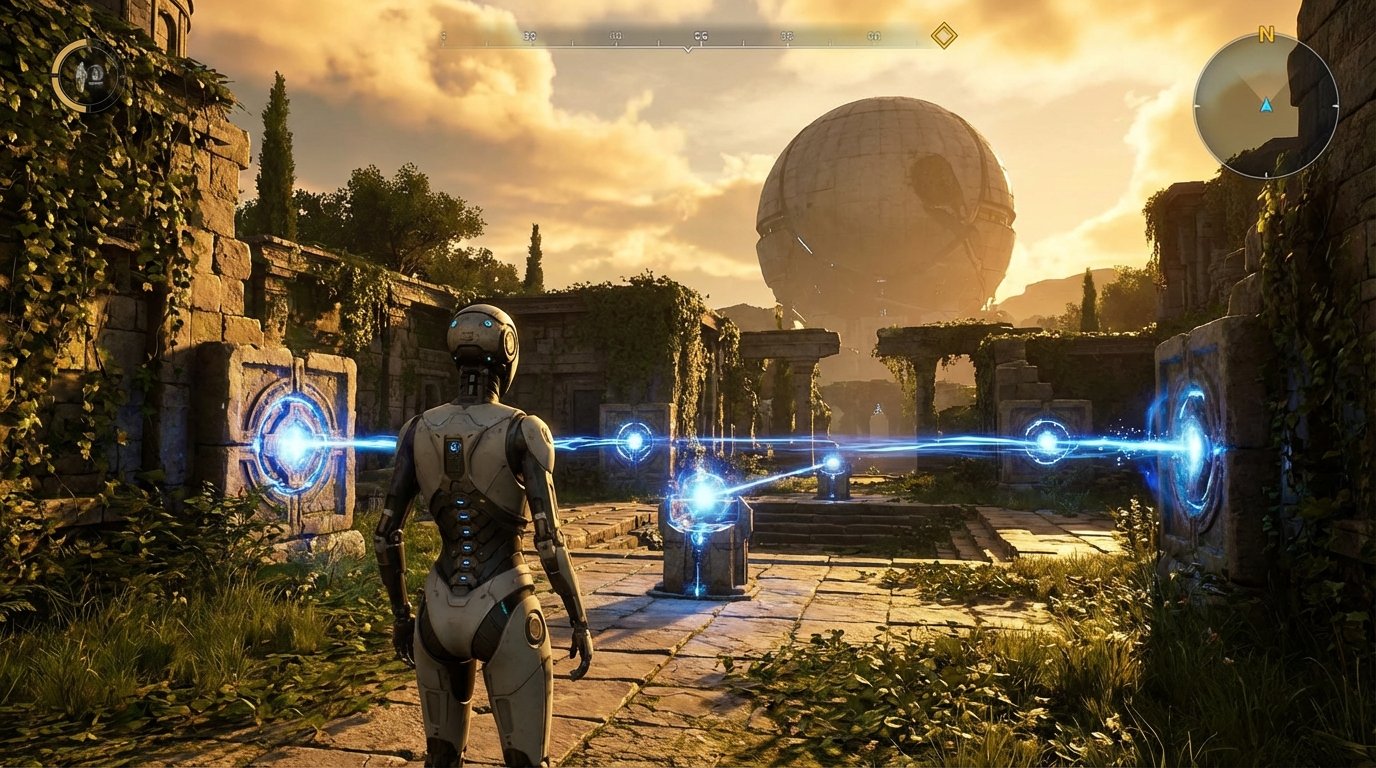Select the 30 heading label on the compass strip
The width and height of the screenshot is (1376, 768).
click(x=530, y=35)
